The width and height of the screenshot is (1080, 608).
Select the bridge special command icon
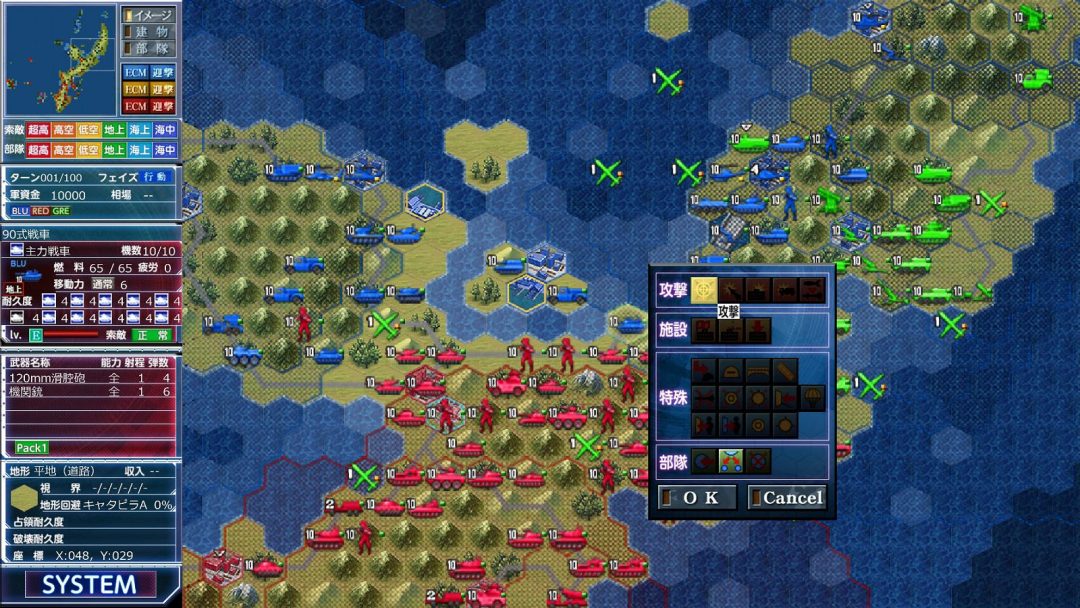click(x=758, y=371)
